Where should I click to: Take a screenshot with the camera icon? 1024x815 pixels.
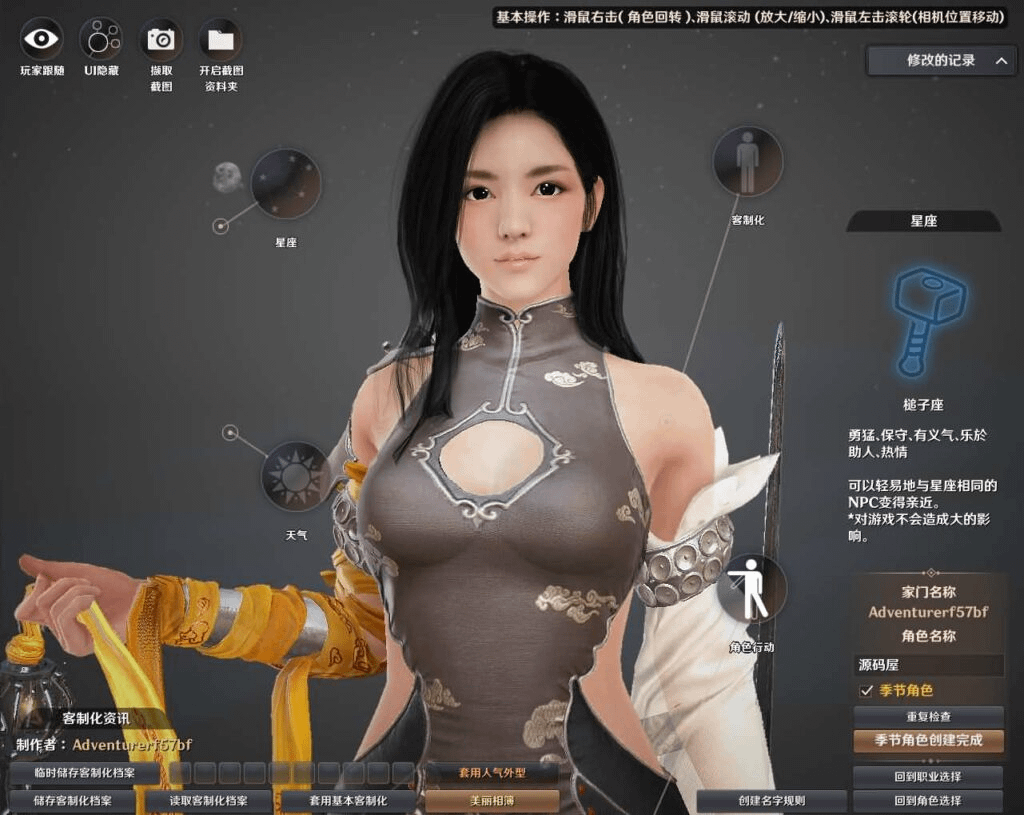[161, 39]
